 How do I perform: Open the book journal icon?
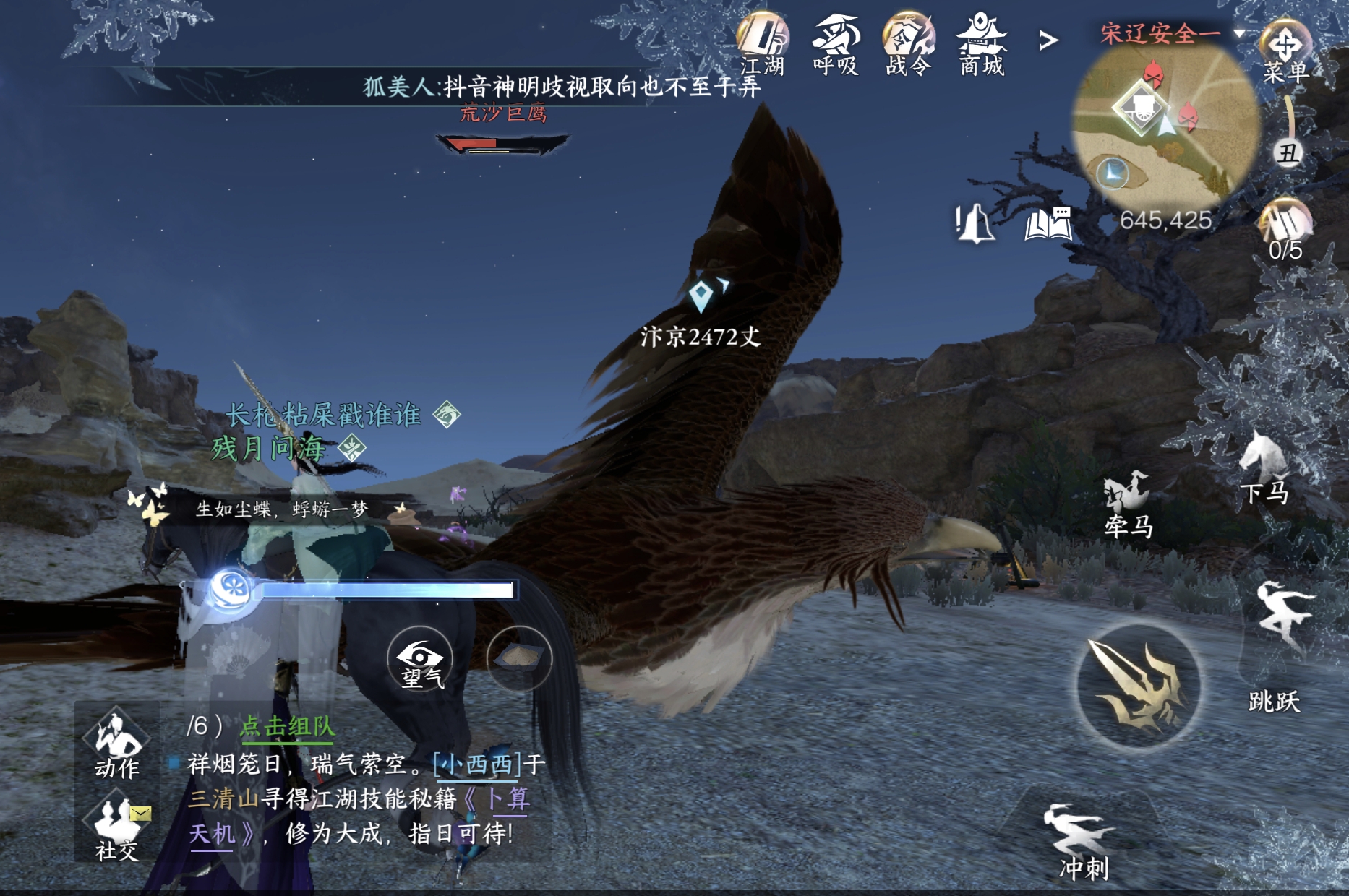point(1048,223)
